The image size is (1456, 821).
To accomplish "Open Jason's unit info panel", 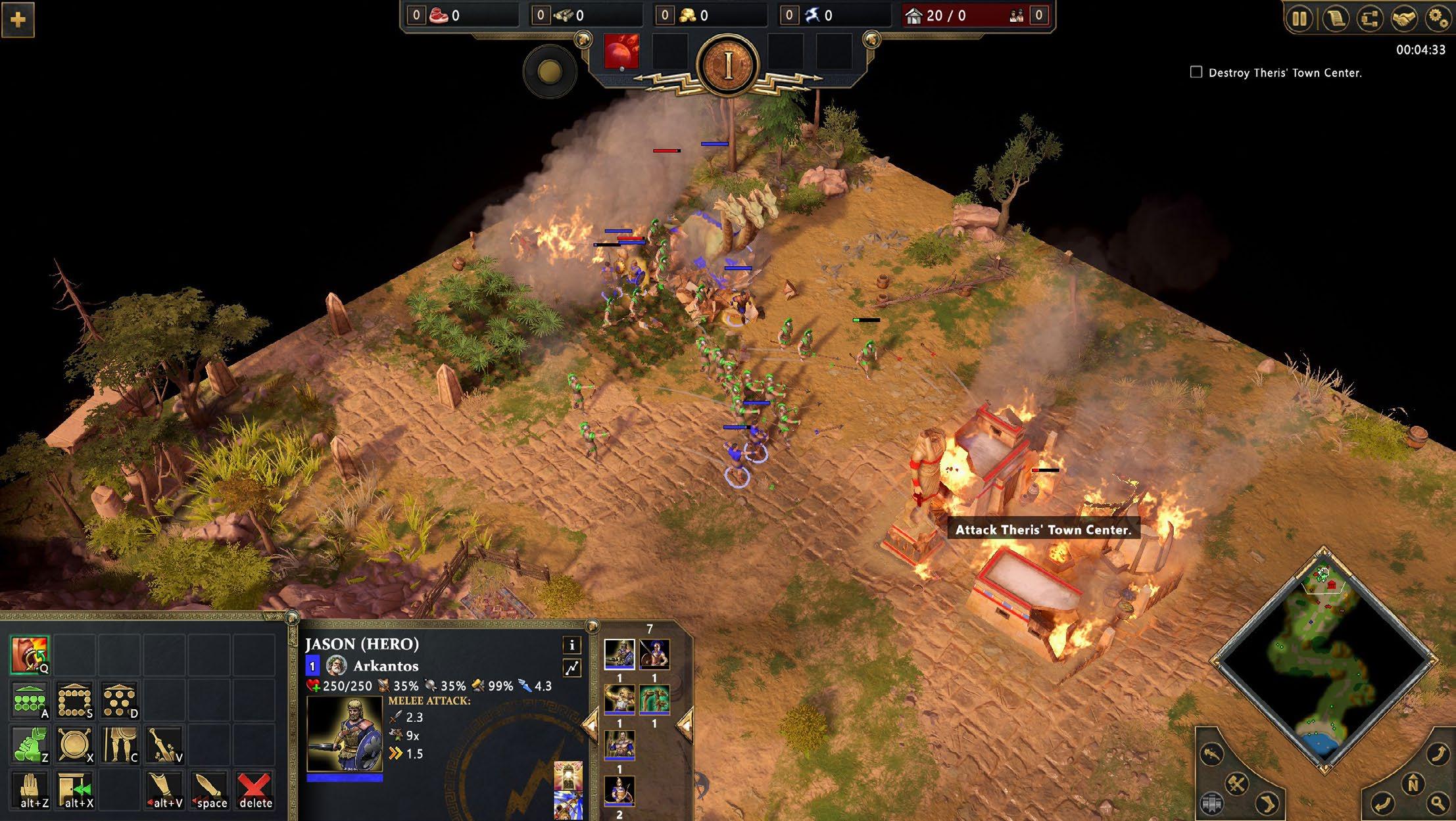I will coord(571,645).
